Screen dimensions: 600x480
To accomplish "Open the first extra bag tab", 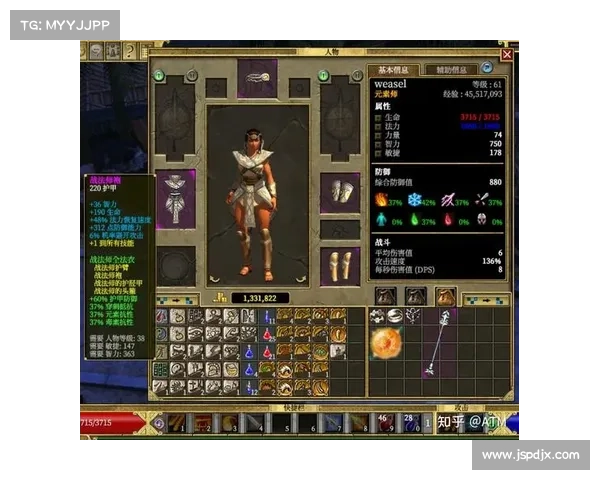I will (x=386, y=296).
